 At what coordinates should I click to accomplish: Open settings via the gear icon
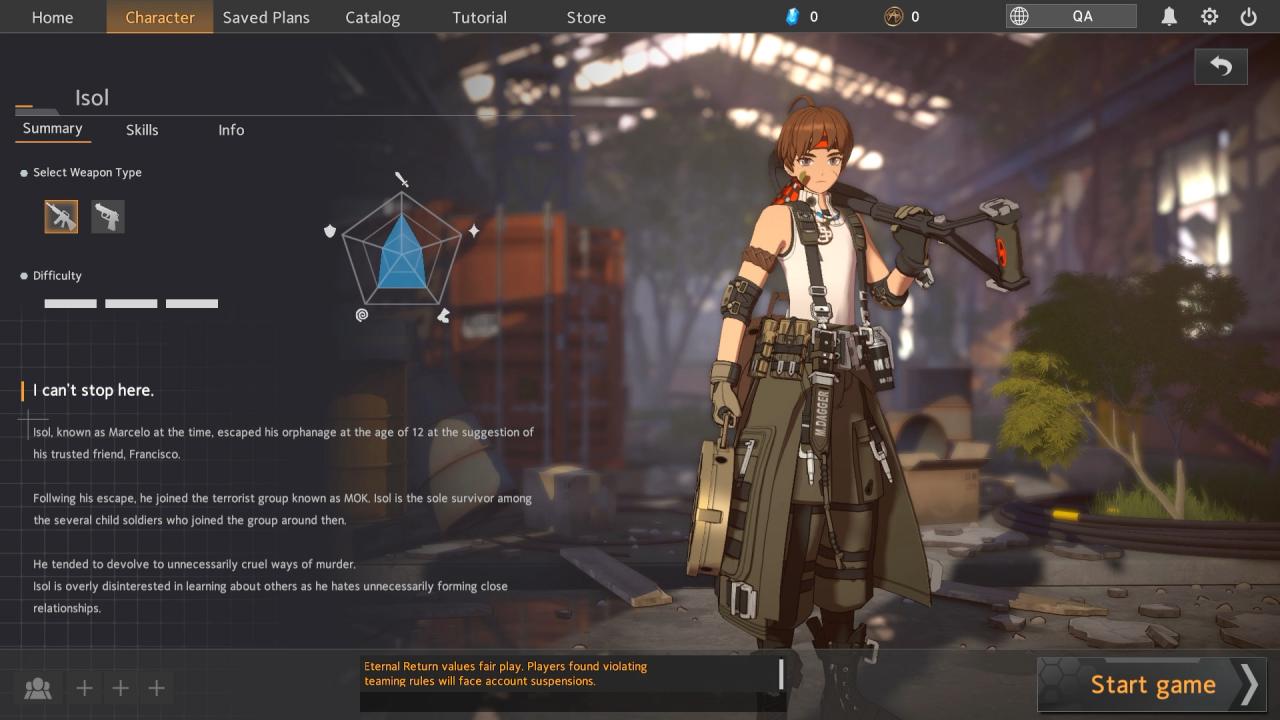[x=1209, y=16]
